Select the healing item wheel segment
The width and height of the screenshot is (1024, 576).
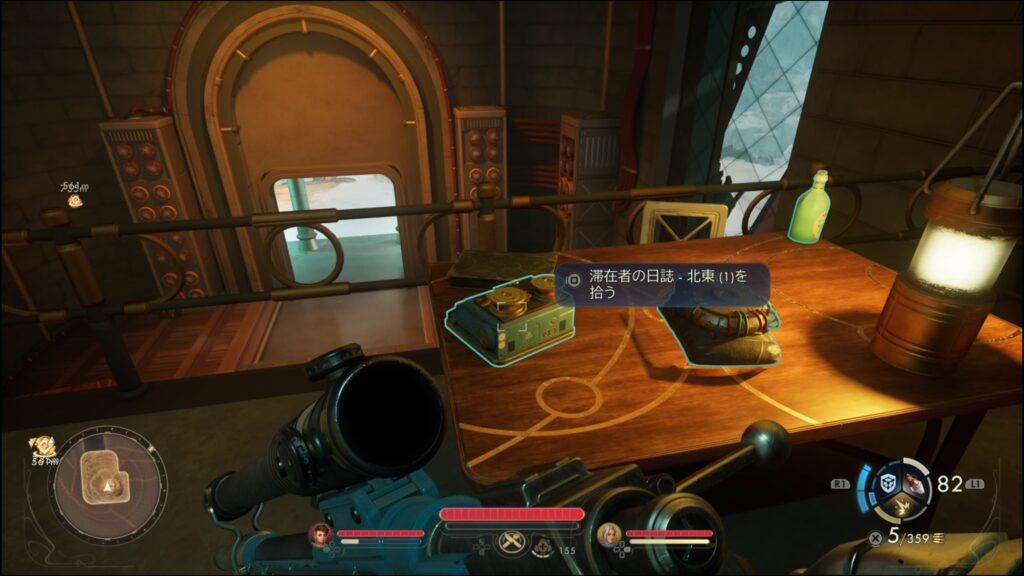(x=914, y=482)
